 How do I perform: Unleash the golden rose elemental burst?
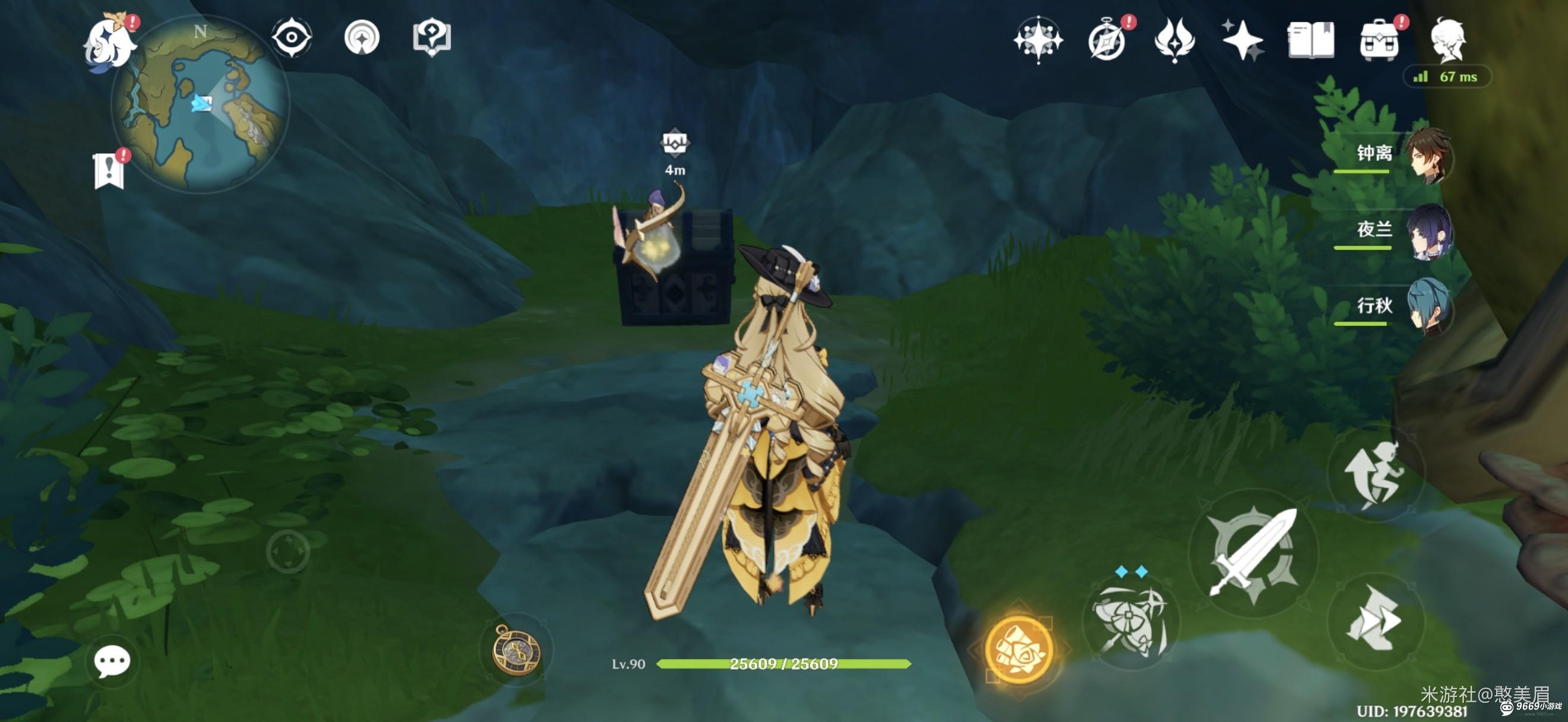1019,649
